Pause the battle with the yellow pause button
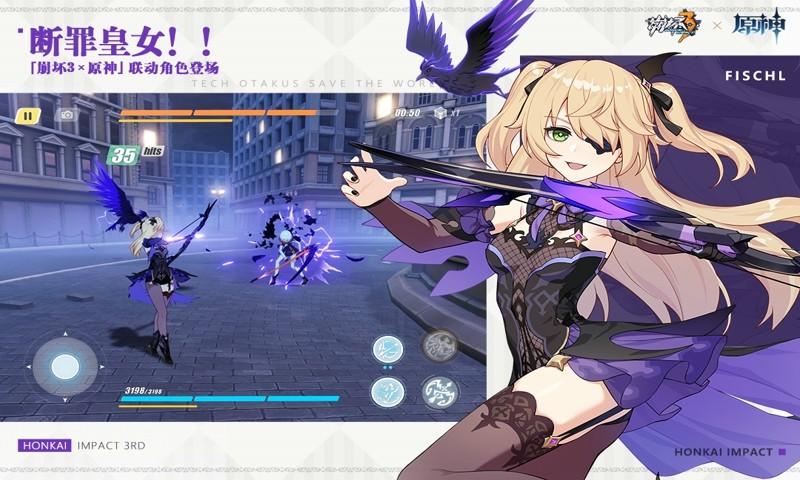Viewport: 800px width, 480px height. (x=30, y=115)
